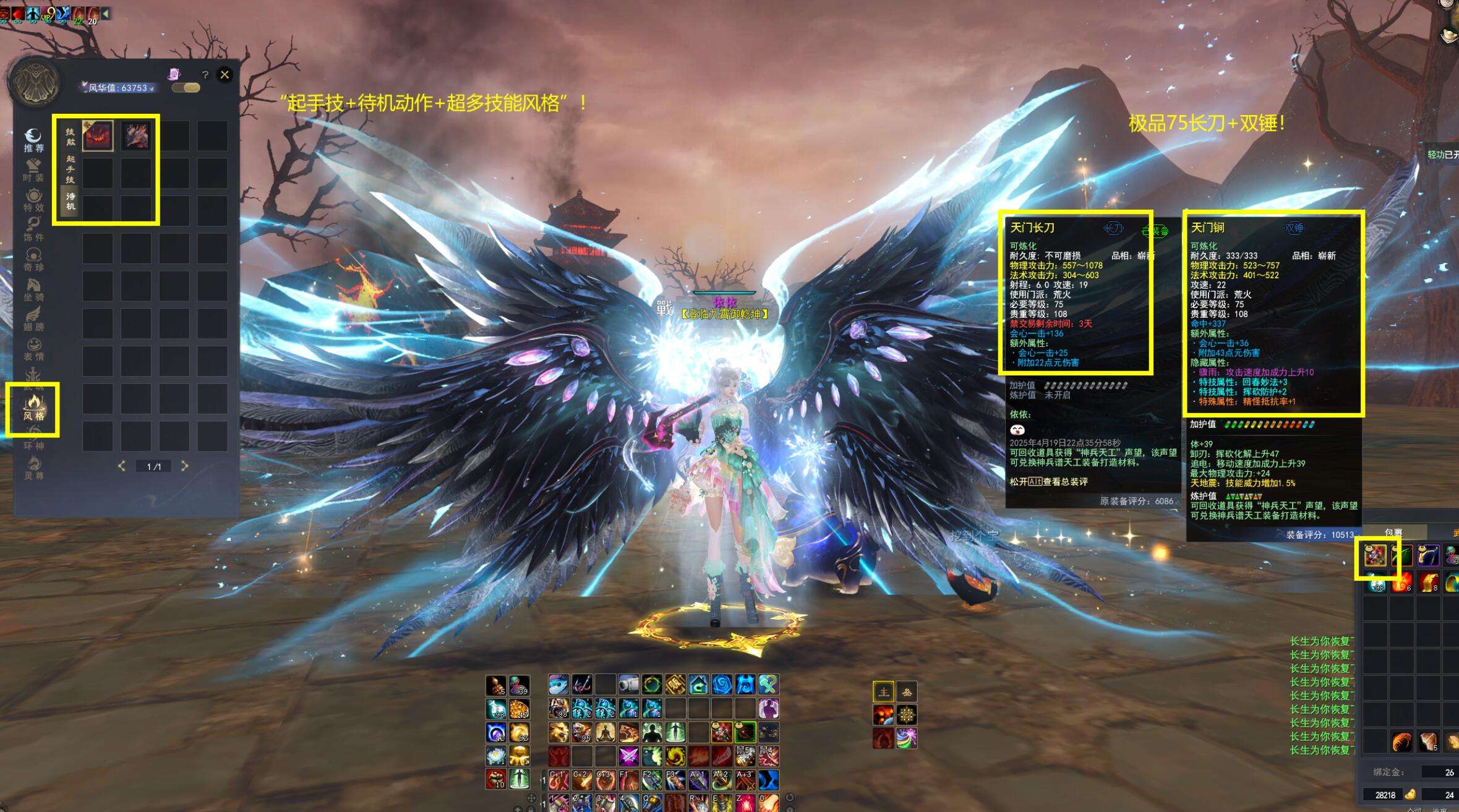Open the 翅膀 wings category

(33, 319)
